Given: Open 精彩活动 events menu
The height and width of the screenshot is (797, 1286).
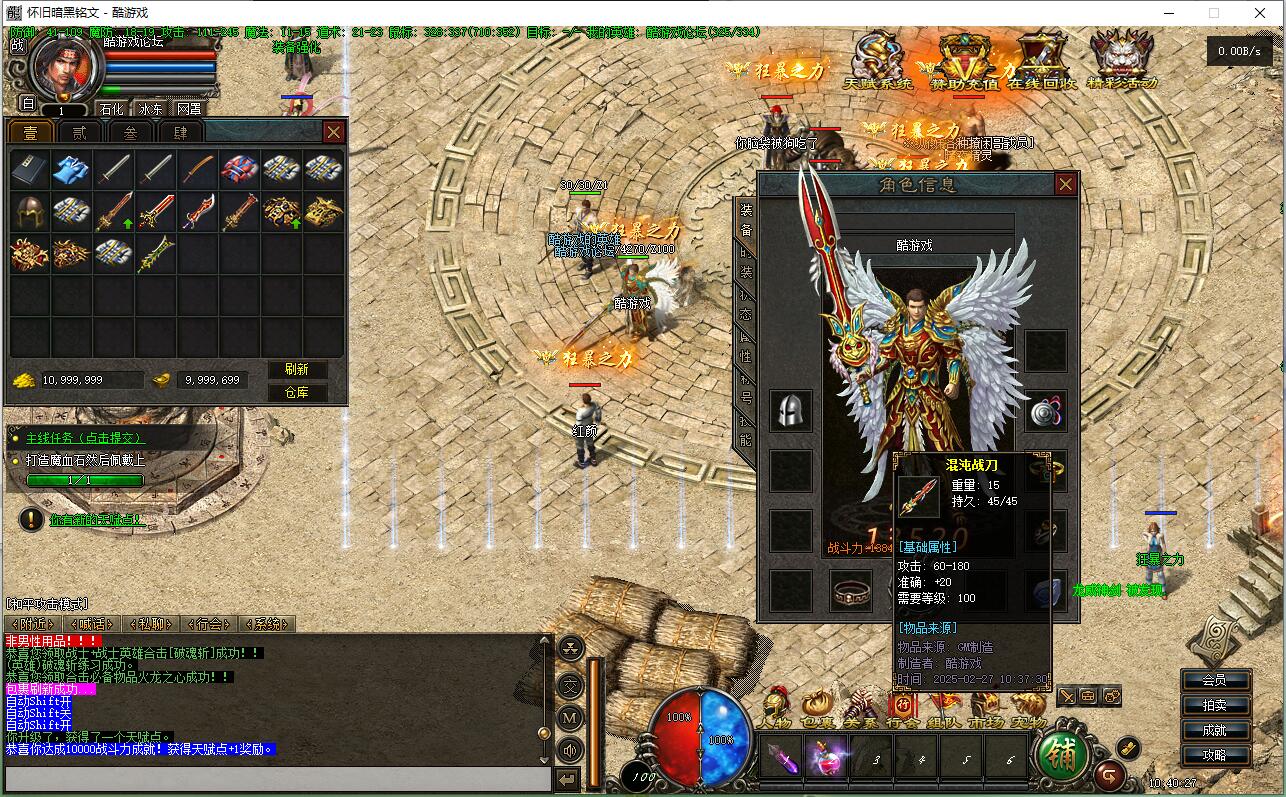Looking at the screenshot, I should 1121,62.
